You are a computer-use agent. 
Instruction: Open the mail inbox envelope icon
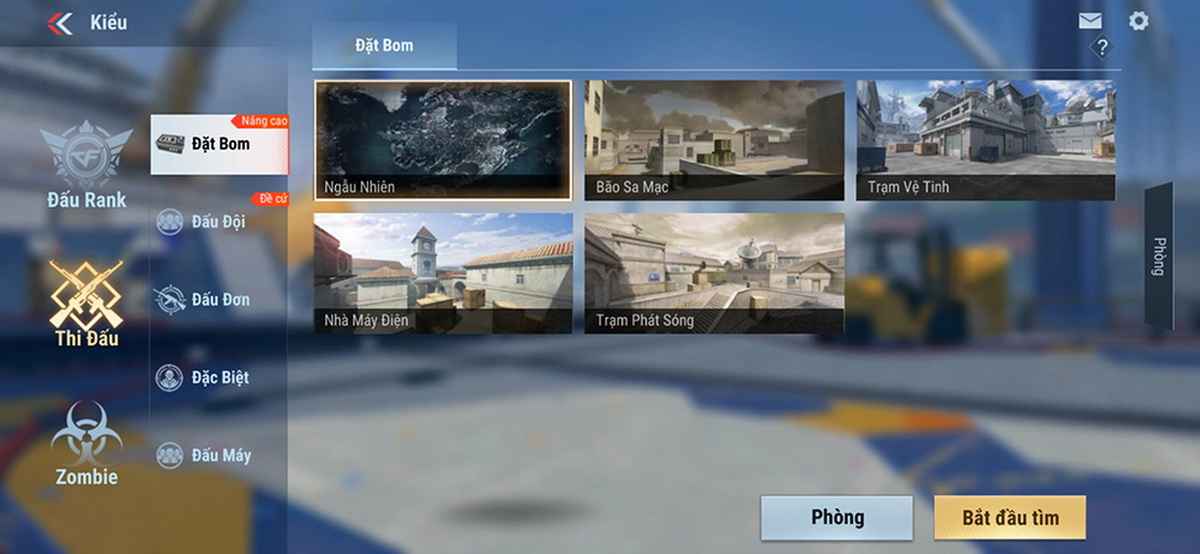1090,21
